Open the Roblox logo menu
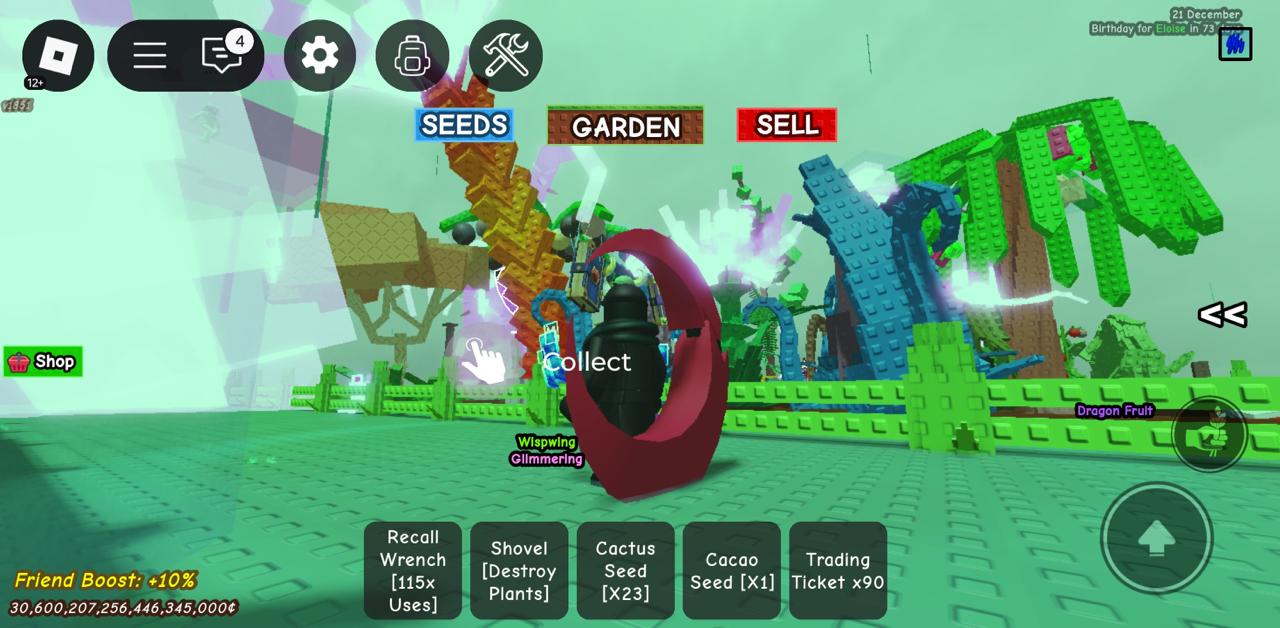The image size is (1280, 628). [x=58, y=55]
